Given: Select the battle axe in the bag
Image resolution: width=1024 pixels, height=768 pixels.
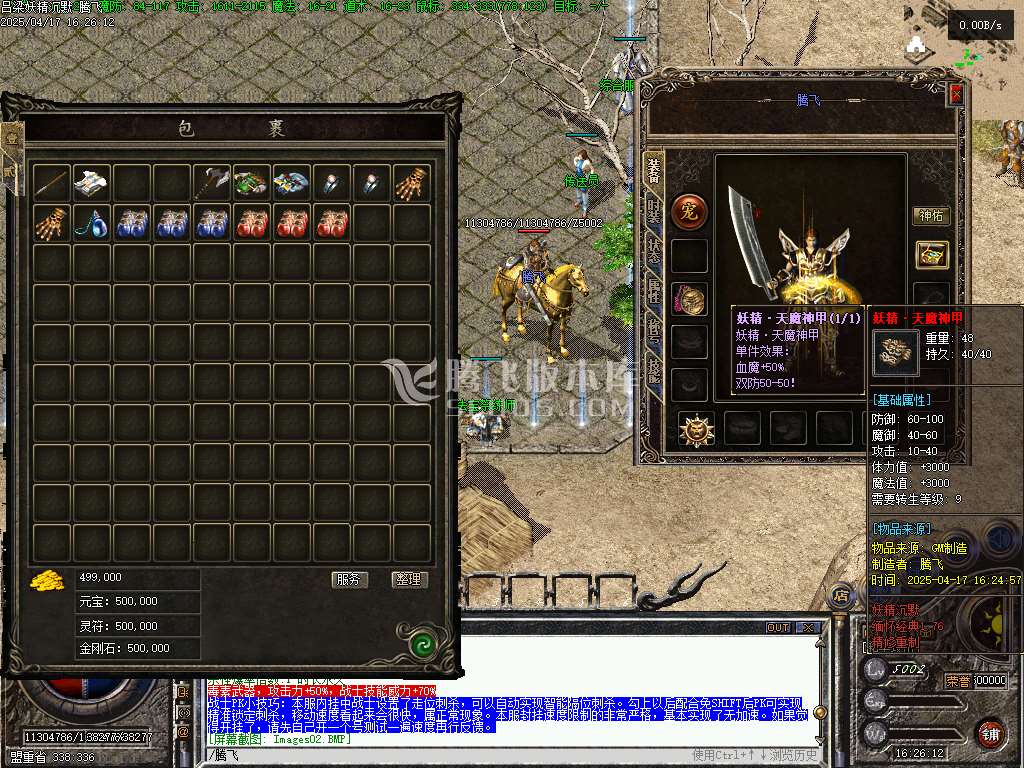Looking at the screenshot, I should pyautogui.click(x=212, y=183).
